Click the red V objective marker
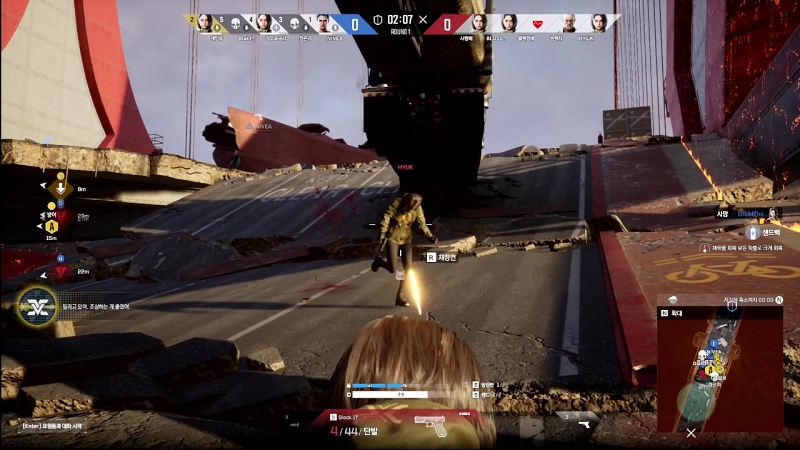The image size is (800, 450). click(60, 271)
